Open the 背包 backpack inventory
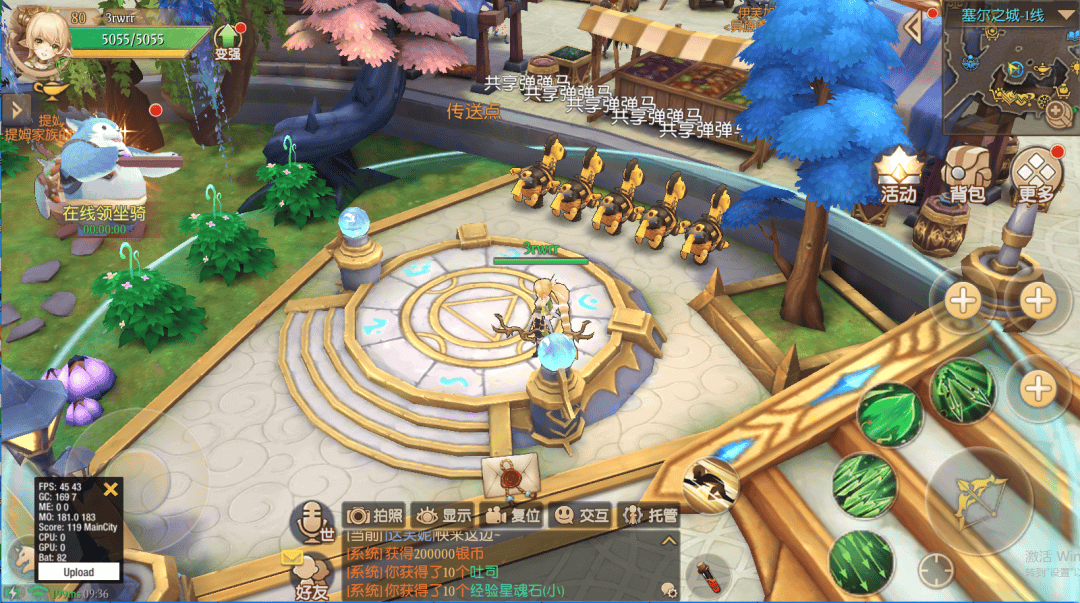The height and width of the screenshot is (603, 1080). pyautogui.click(x=967, y=176)
